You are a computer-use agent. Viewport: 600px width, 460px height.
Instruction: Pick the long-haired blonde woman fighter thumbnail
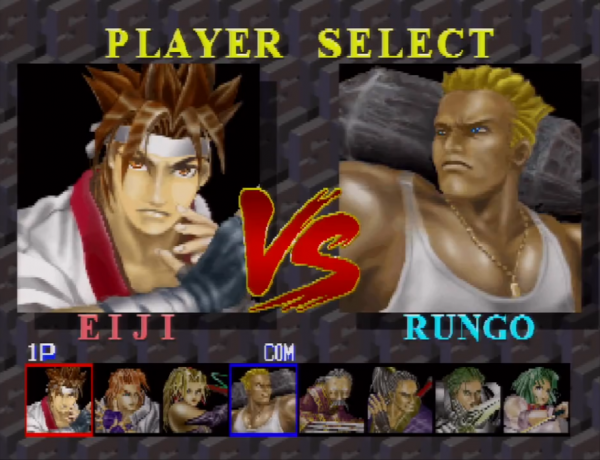point(195,399)
